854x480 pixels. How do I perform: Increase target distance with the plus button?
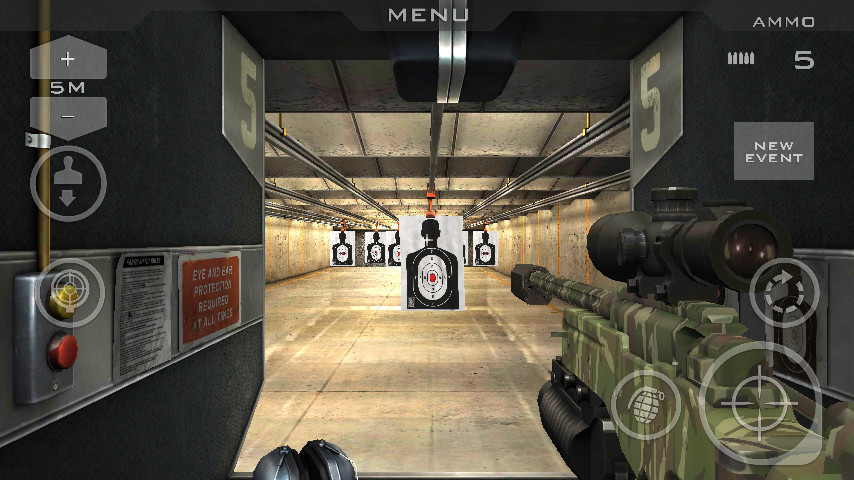pos(68,58)
